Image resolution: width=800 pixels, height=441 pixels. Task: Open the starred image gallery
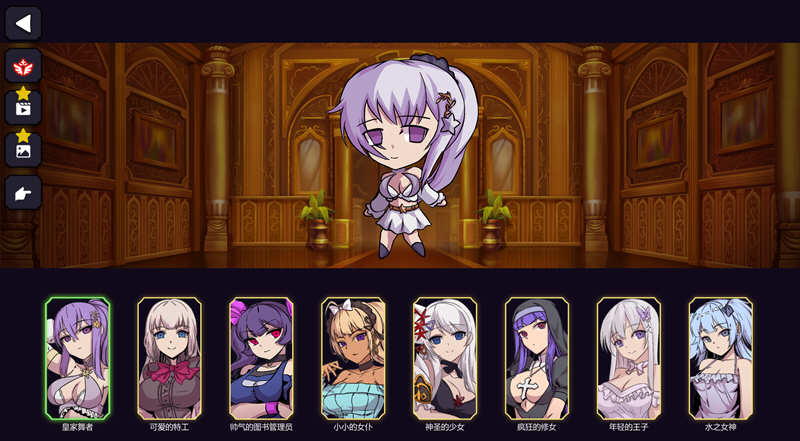(23, 149)
